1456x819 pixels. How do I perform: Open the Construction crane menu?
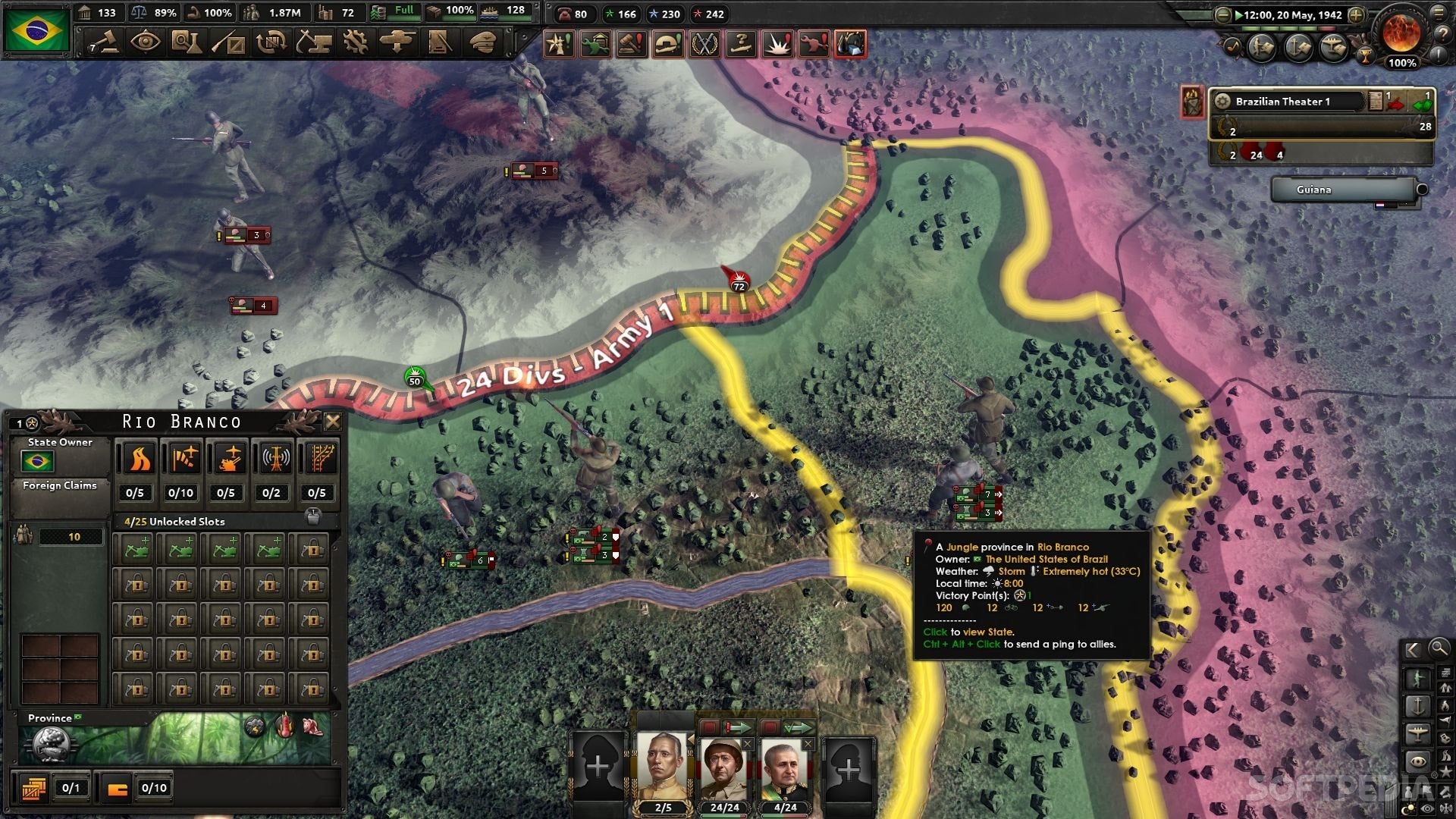tap(313, 42)
